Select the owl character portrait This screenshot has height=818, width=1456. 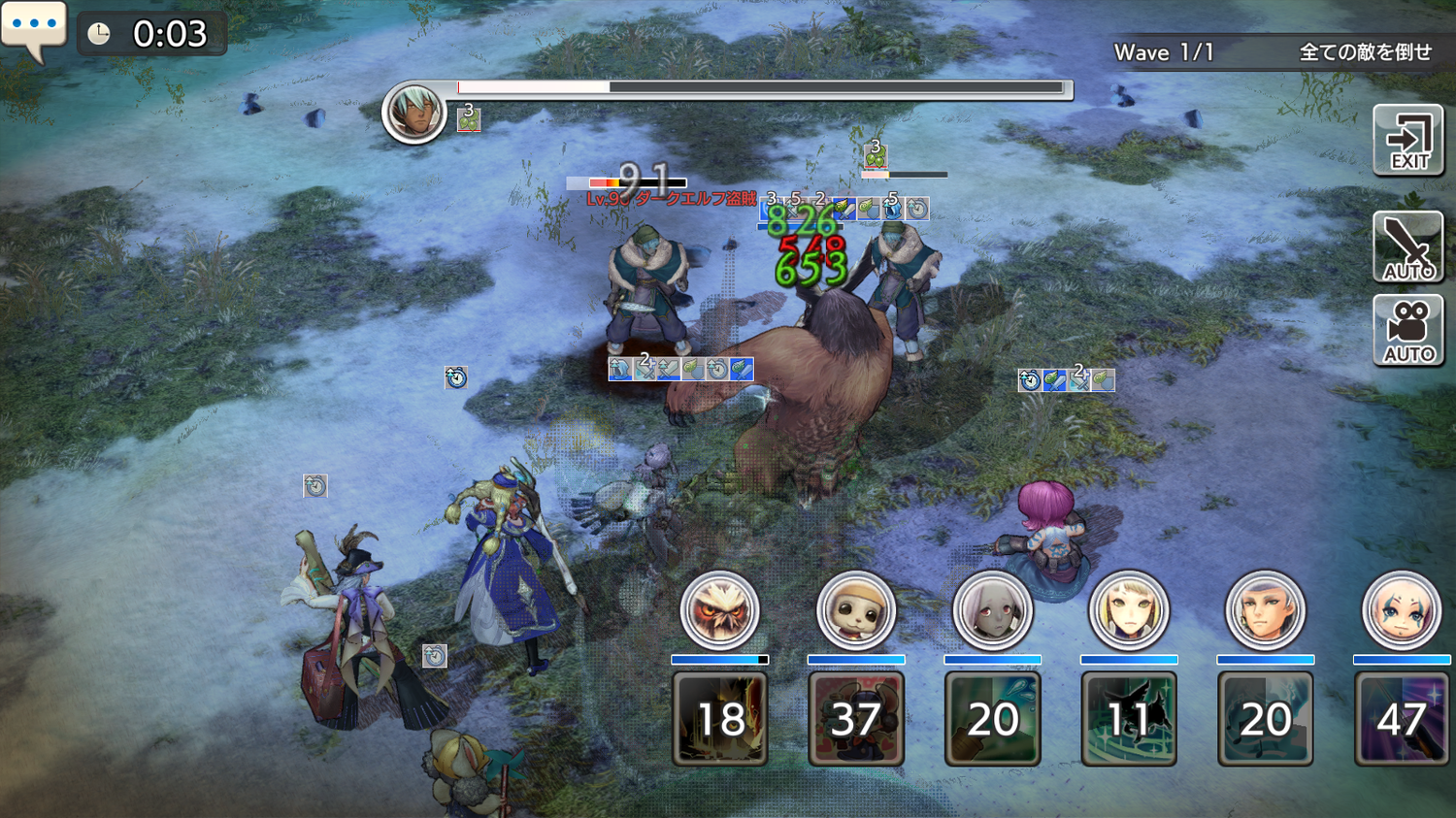[719, 610]
